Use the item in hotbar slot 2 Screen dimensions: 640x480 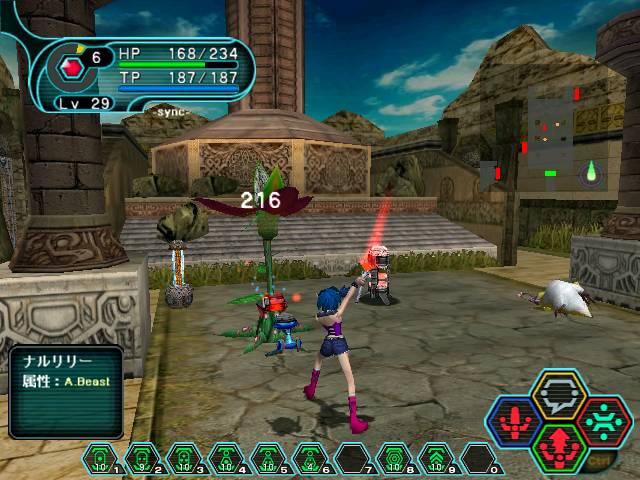coord(142,457)
